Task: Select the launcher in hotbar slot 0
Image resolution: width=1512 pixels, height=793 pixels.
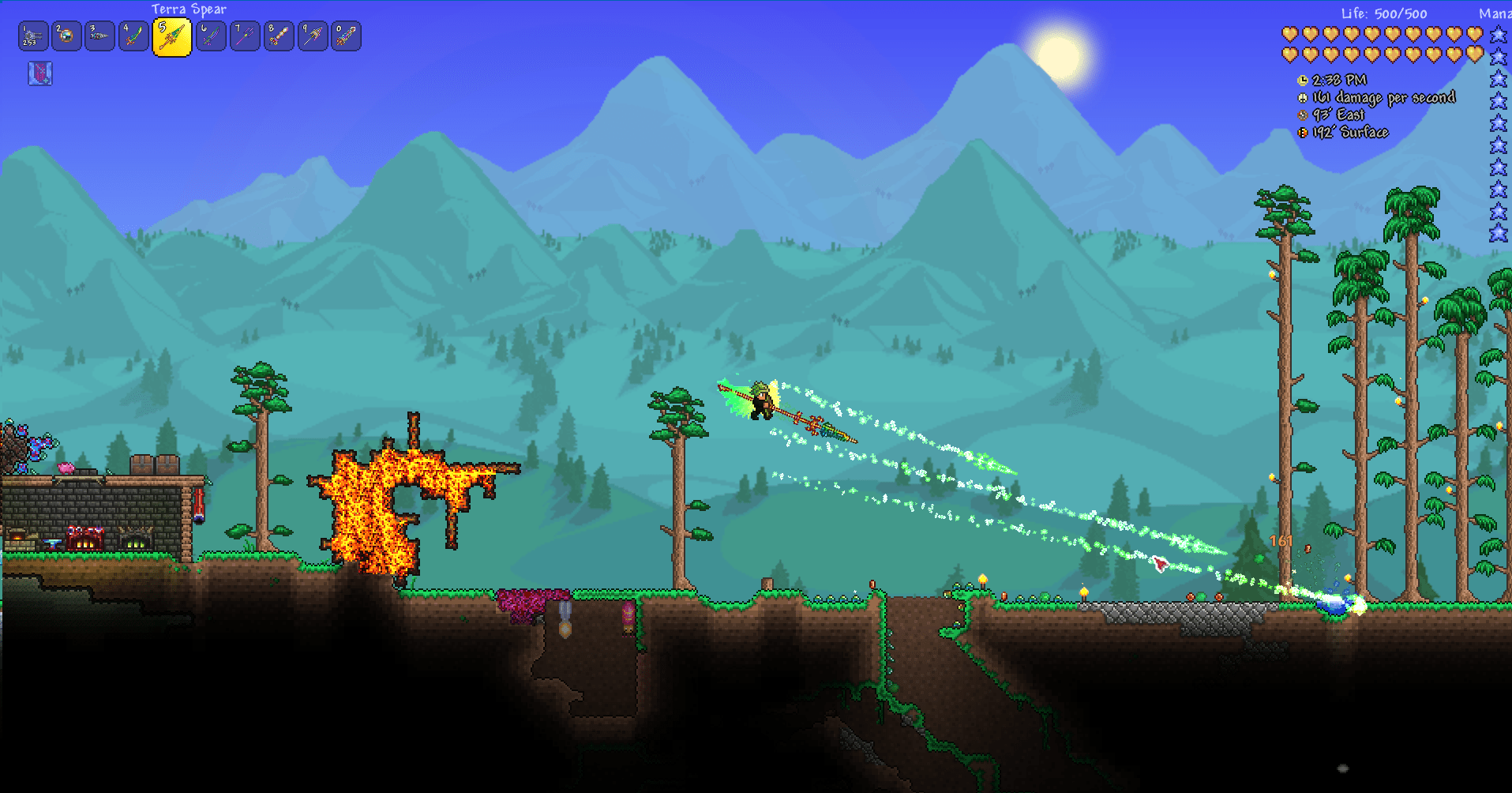Action: point(345,36)
